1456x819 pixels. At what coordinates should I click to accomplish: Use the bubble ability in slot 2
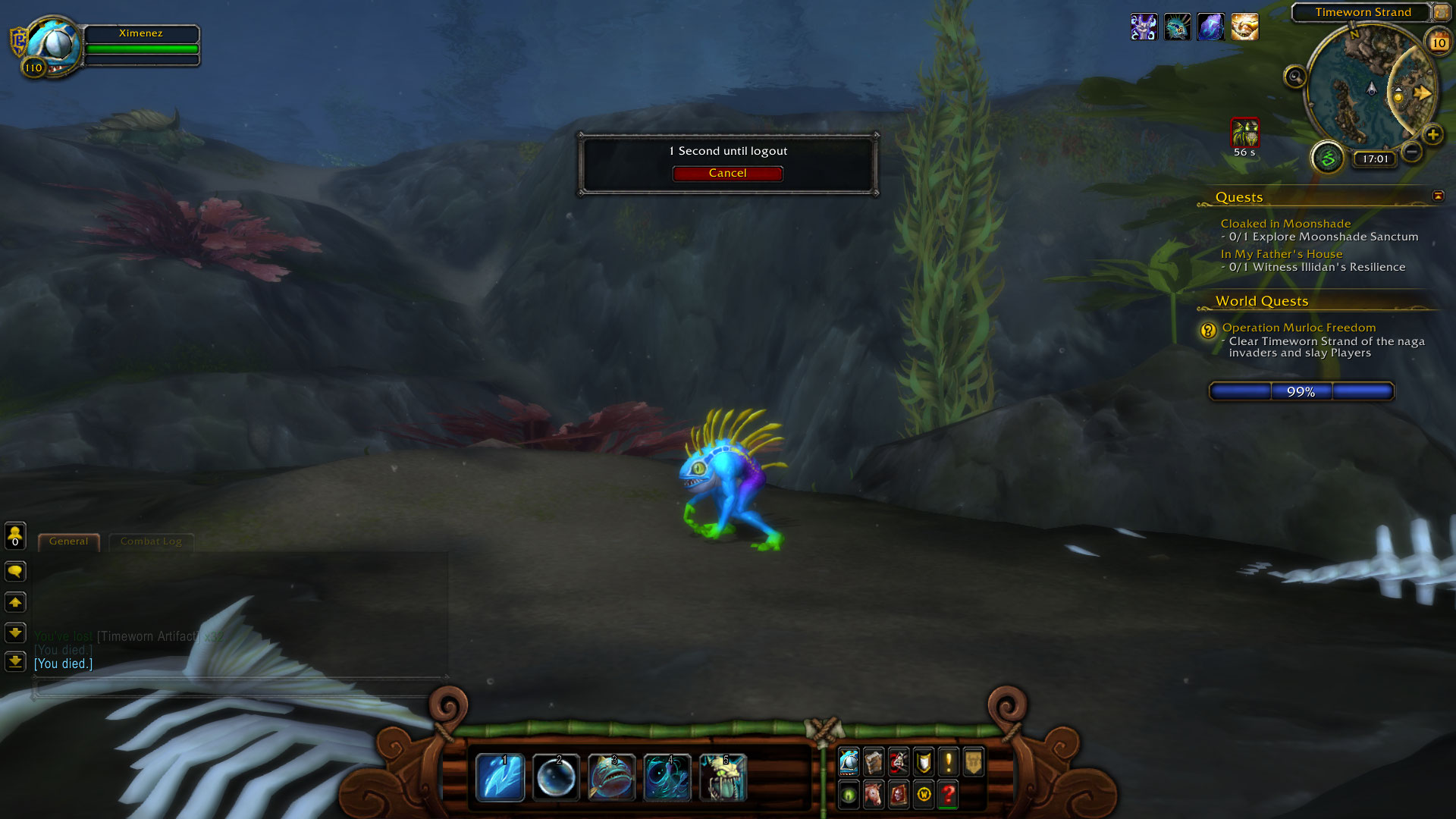click(556, 777)
